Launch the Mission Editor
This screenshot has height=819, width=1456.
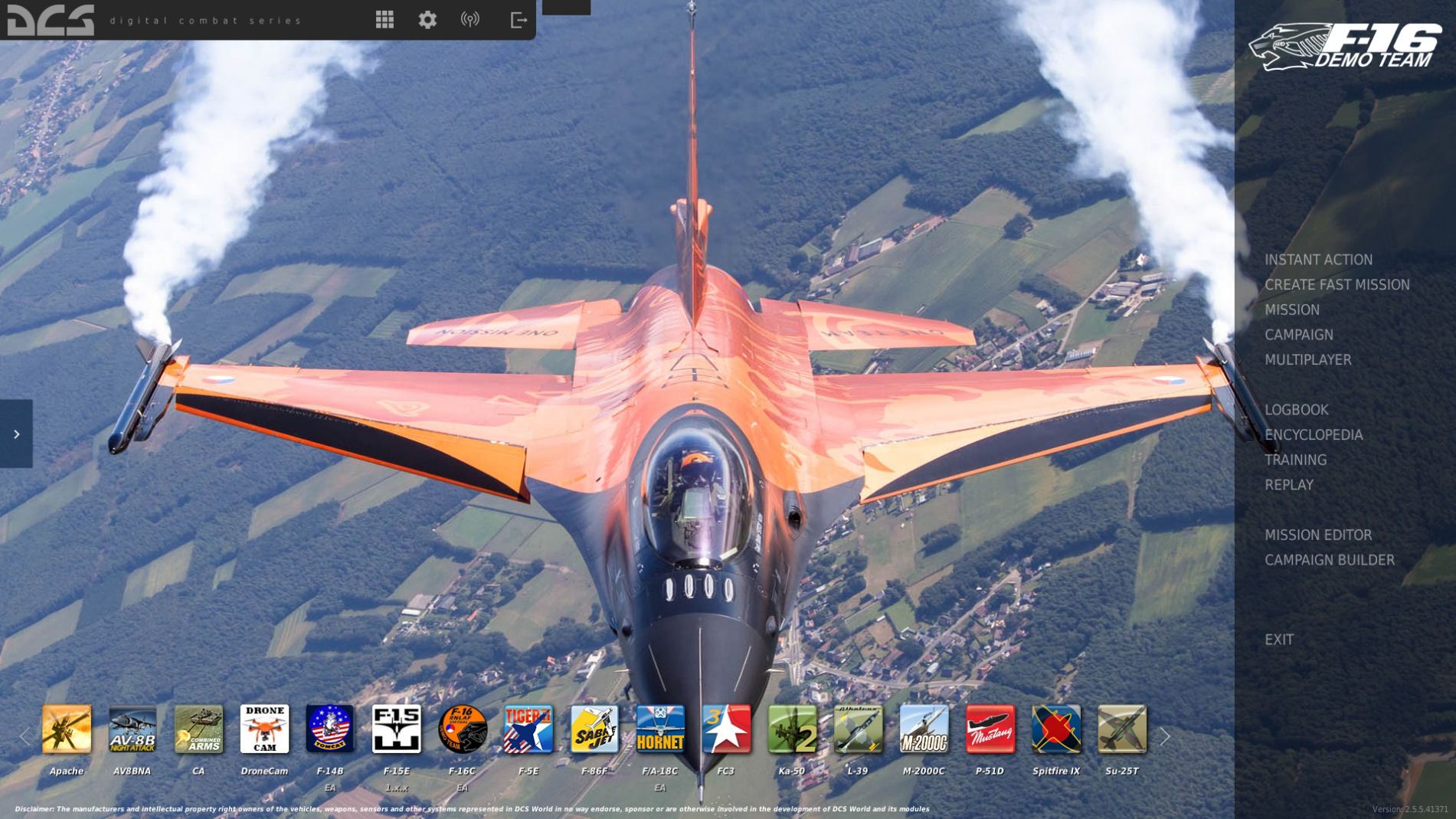tap(1317, 536)
